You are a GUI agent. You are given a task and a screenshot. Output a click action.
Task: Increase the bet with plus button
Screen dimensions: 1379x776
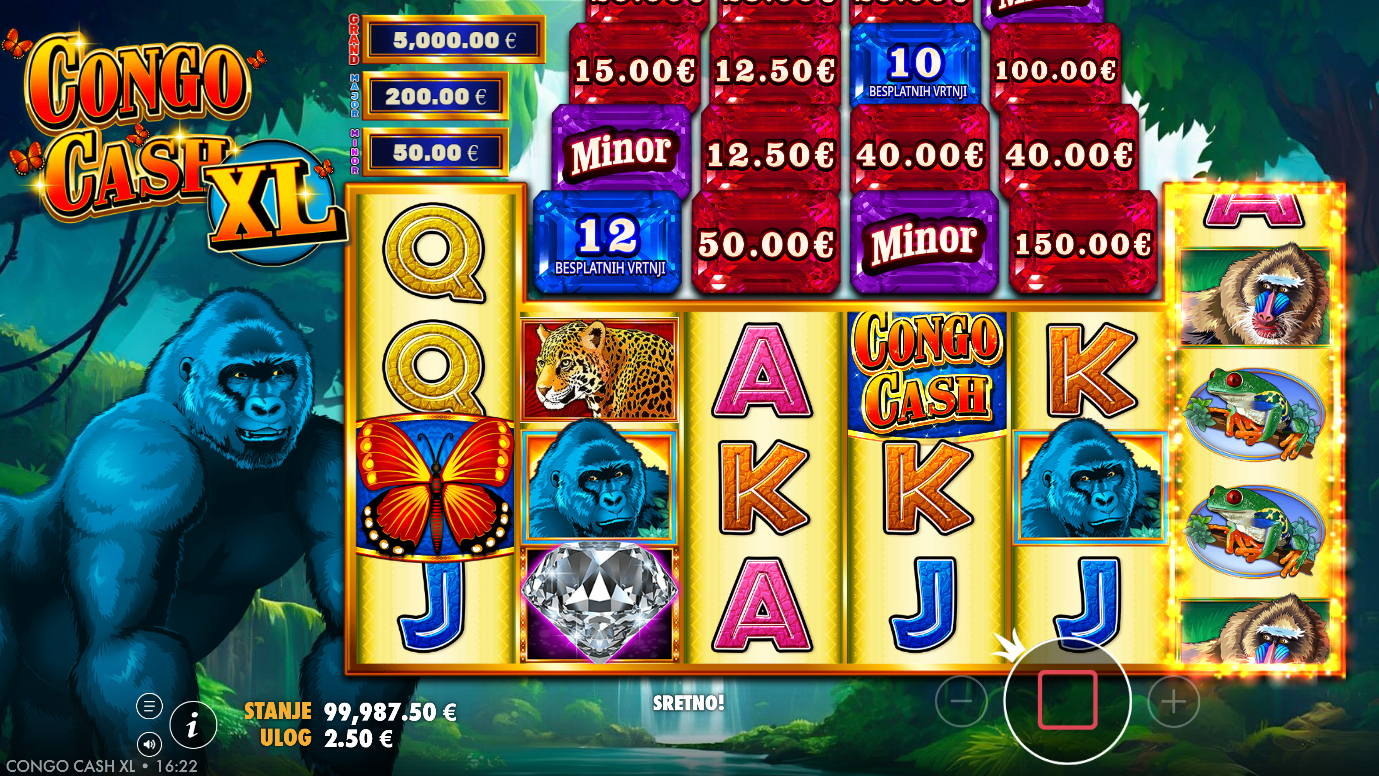(x=1173, y=702)
